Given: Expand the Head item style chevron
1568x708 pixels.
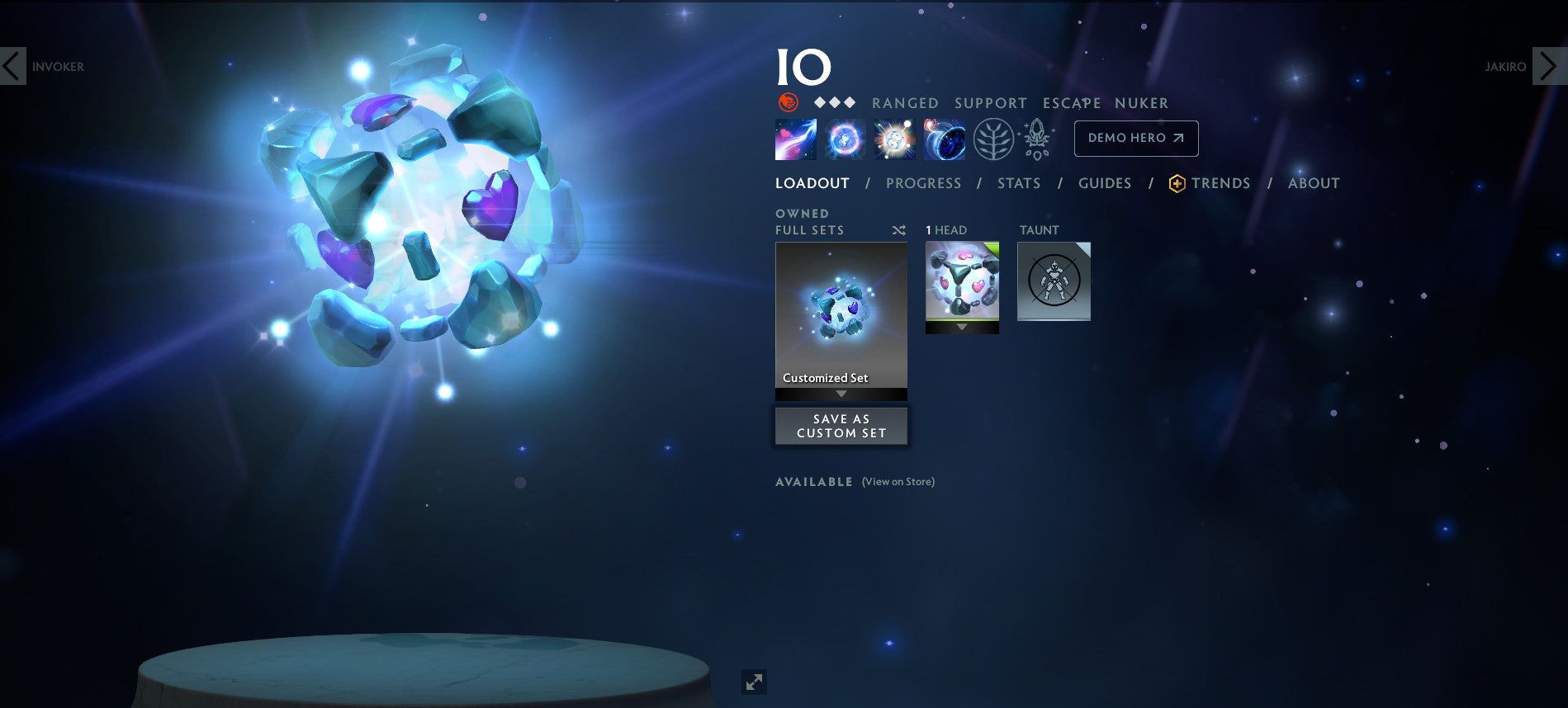Looking at the screenshot, I should (x=962, y=328).
